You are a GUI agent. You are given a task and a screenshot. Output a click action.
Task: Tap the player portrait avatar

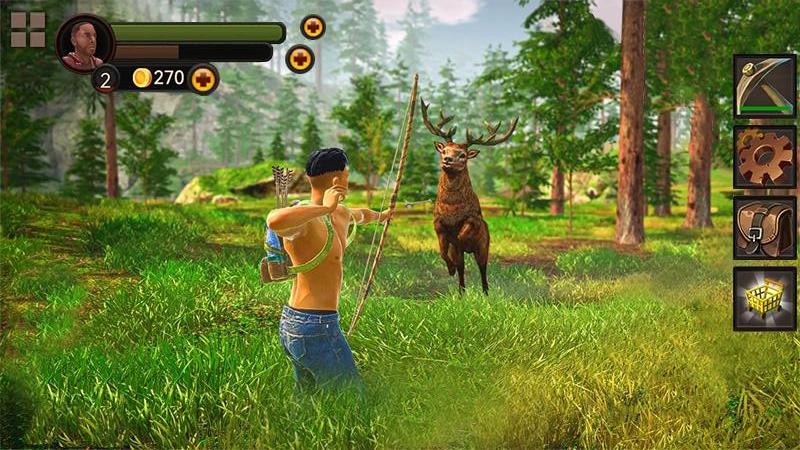tap(84, 43)
